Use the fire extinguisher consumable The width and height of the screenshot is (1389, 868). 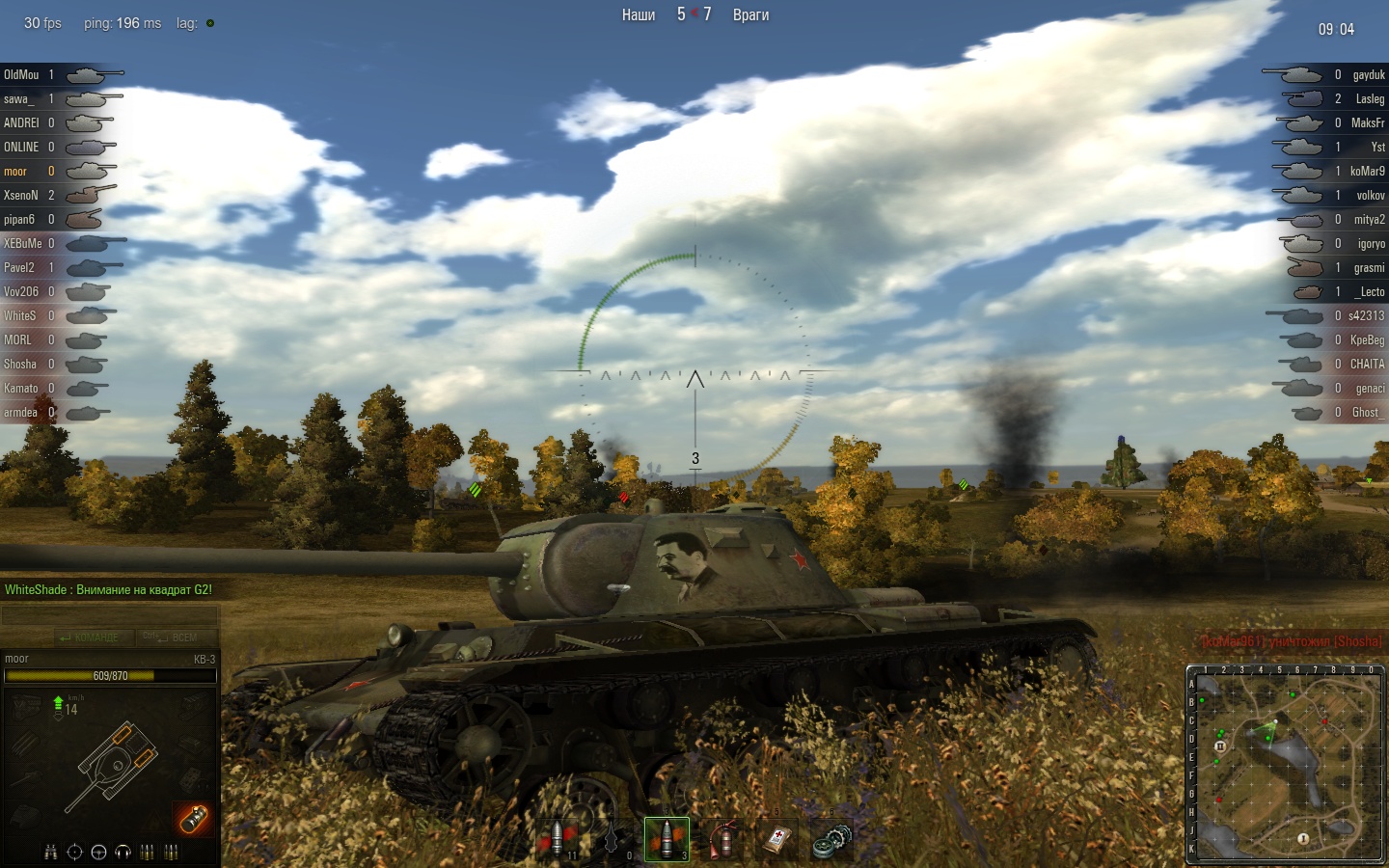coord(721,837)
